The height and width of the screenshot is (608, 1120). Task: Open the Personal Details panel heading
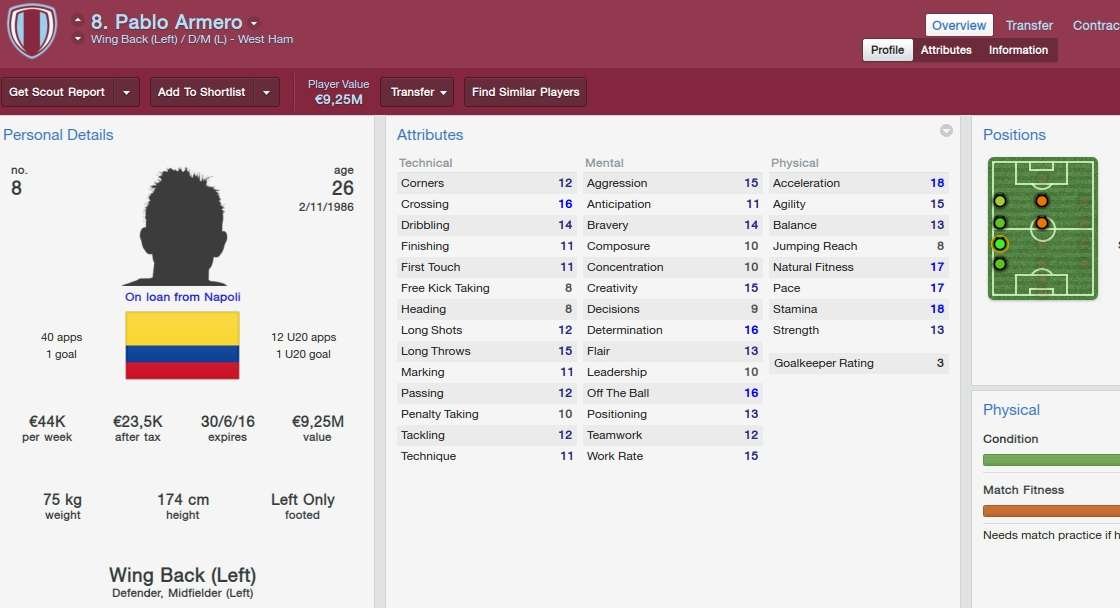coord(58,135)
